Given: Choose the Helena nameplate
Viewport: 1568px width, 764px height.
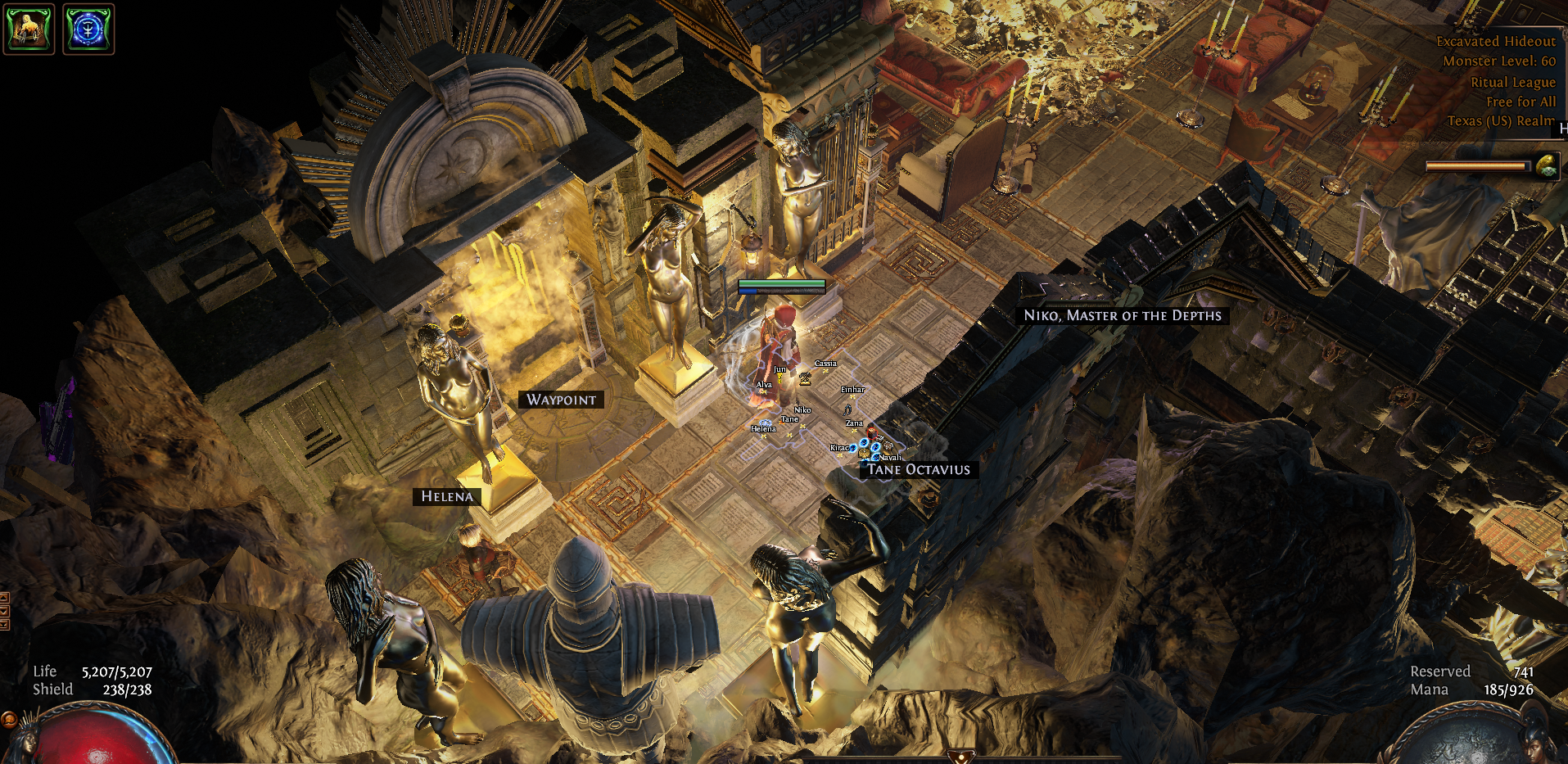Looking at the screenshot, I should pos(447,496).
